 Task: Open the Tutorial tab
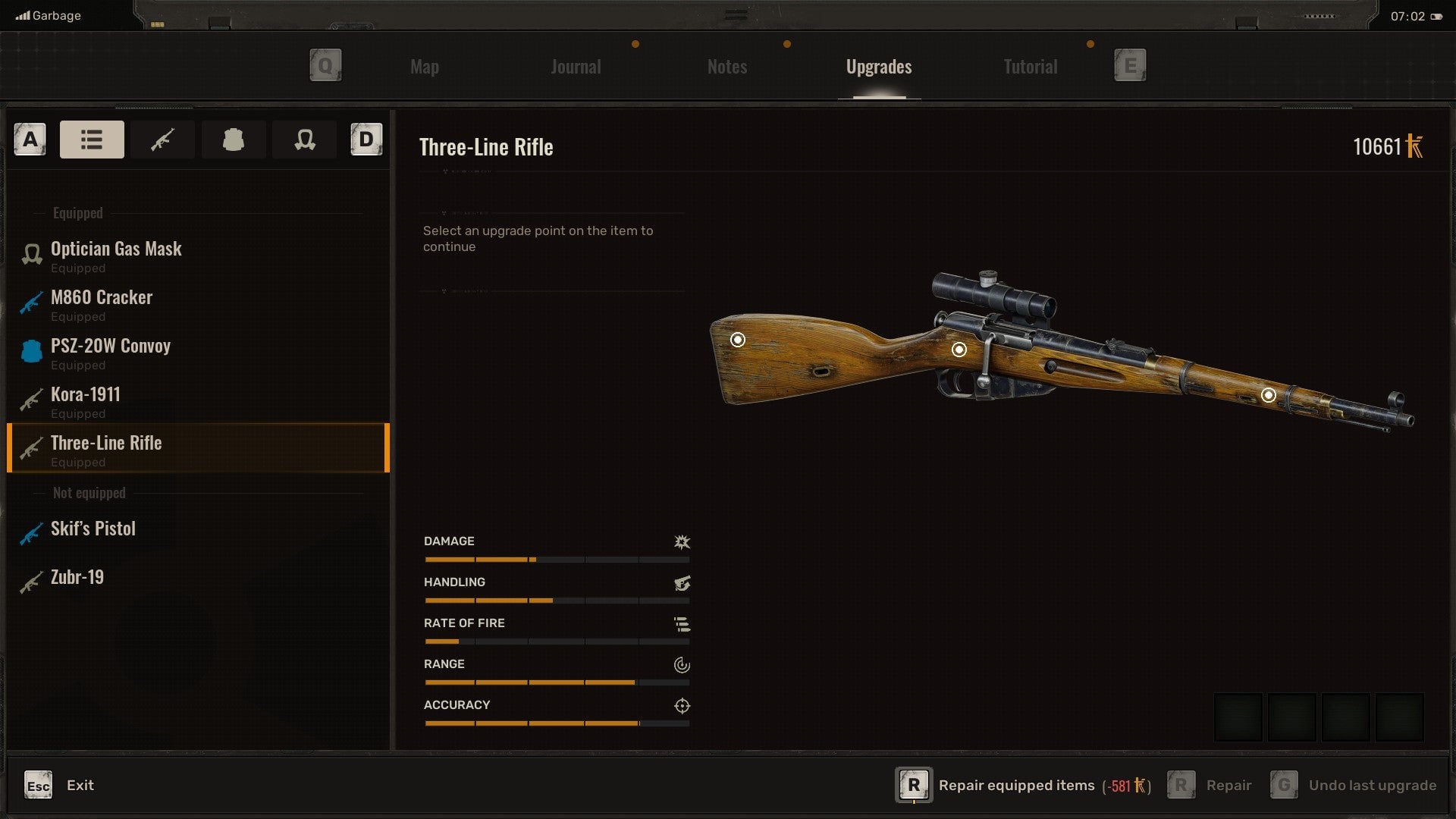(1030, 67)
